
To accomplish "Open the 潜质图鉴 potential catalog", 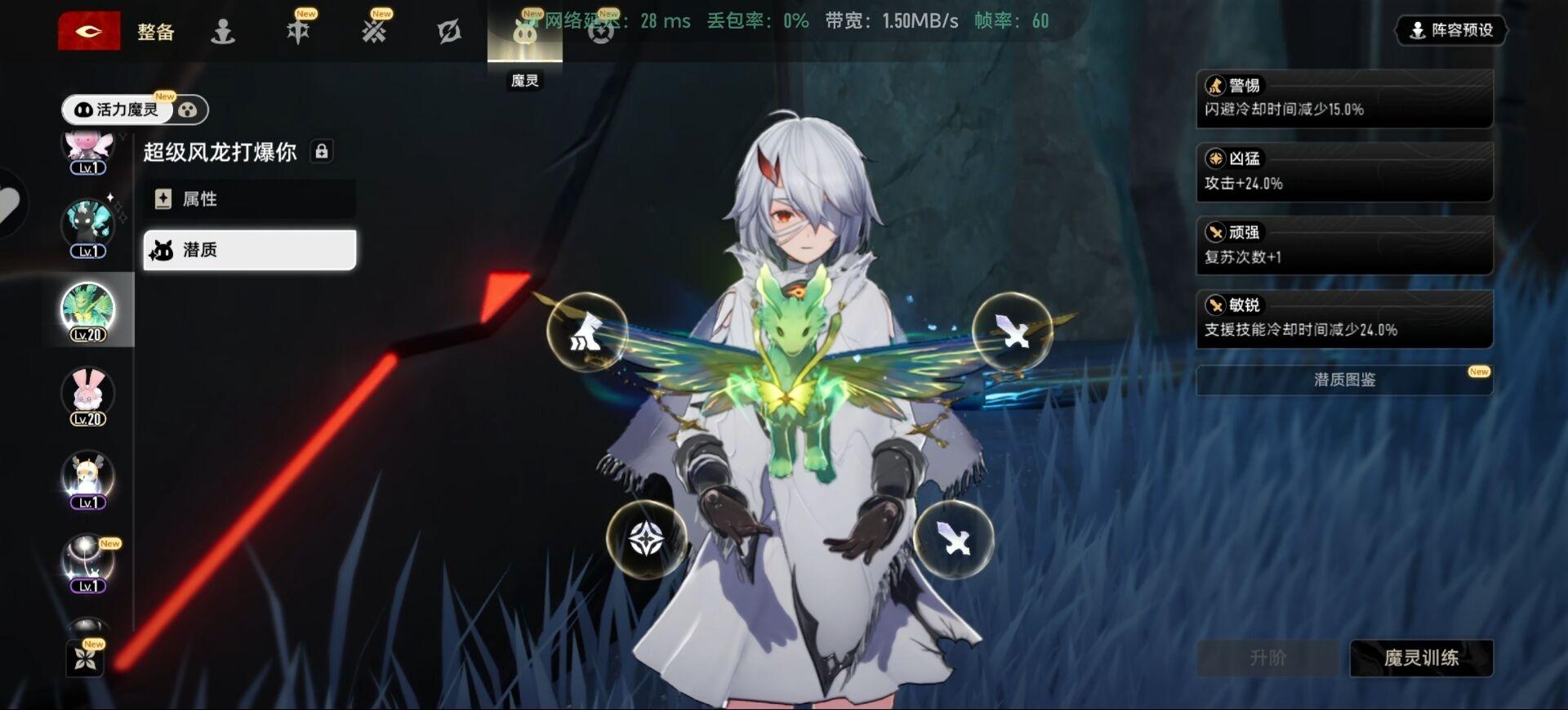I will (x=1344, y=380).
